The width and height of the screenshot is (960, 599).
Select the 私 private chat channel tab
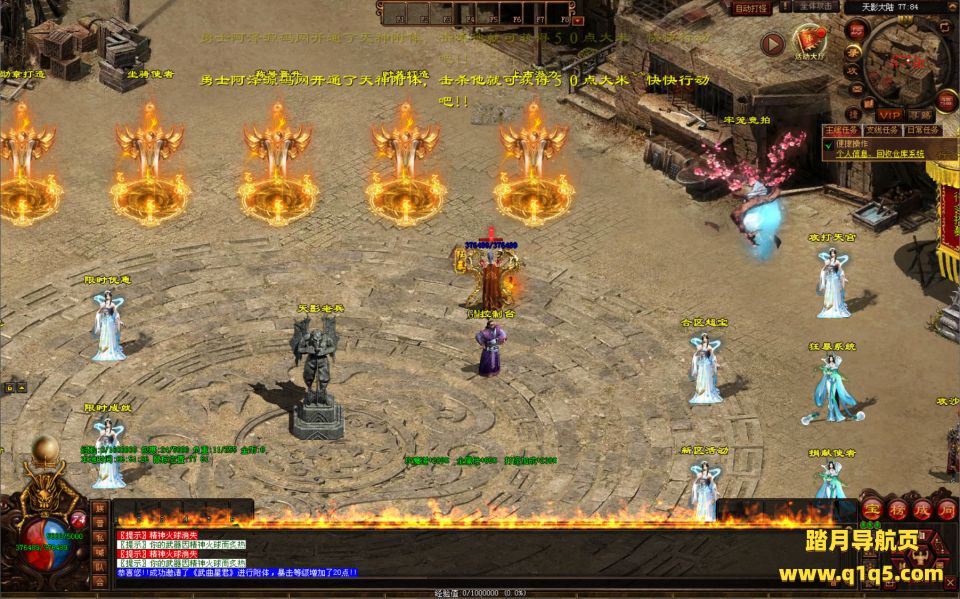point(99,536)
